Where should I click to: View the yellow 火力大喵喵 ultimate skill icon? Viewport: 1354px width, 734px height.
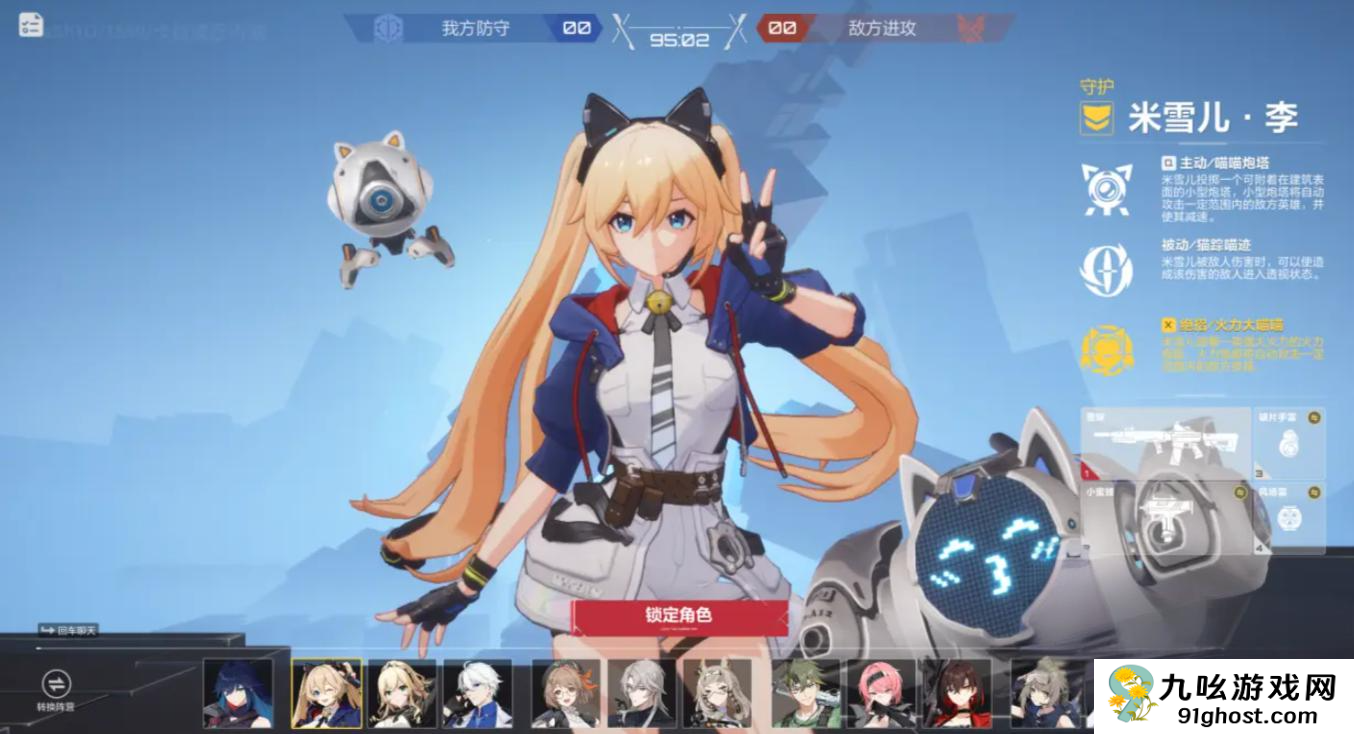click(1107, 350)
